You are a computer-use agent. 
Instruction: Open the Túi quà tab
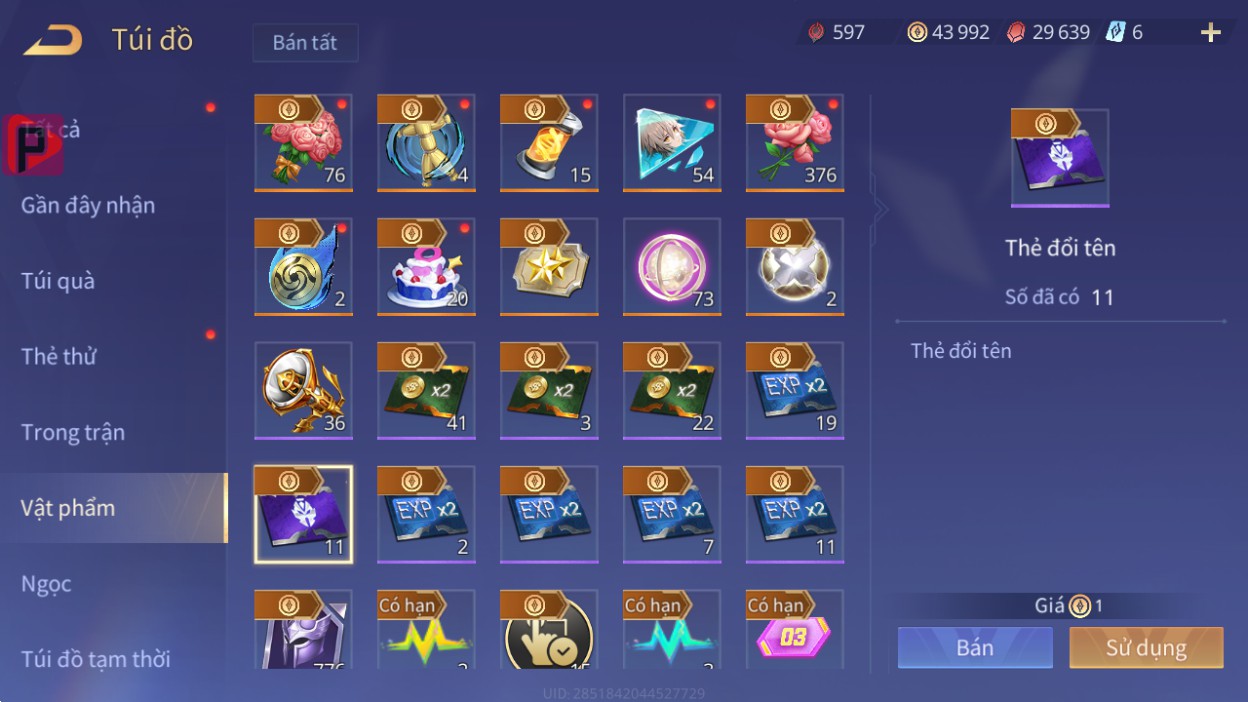(x=58, y=281)
